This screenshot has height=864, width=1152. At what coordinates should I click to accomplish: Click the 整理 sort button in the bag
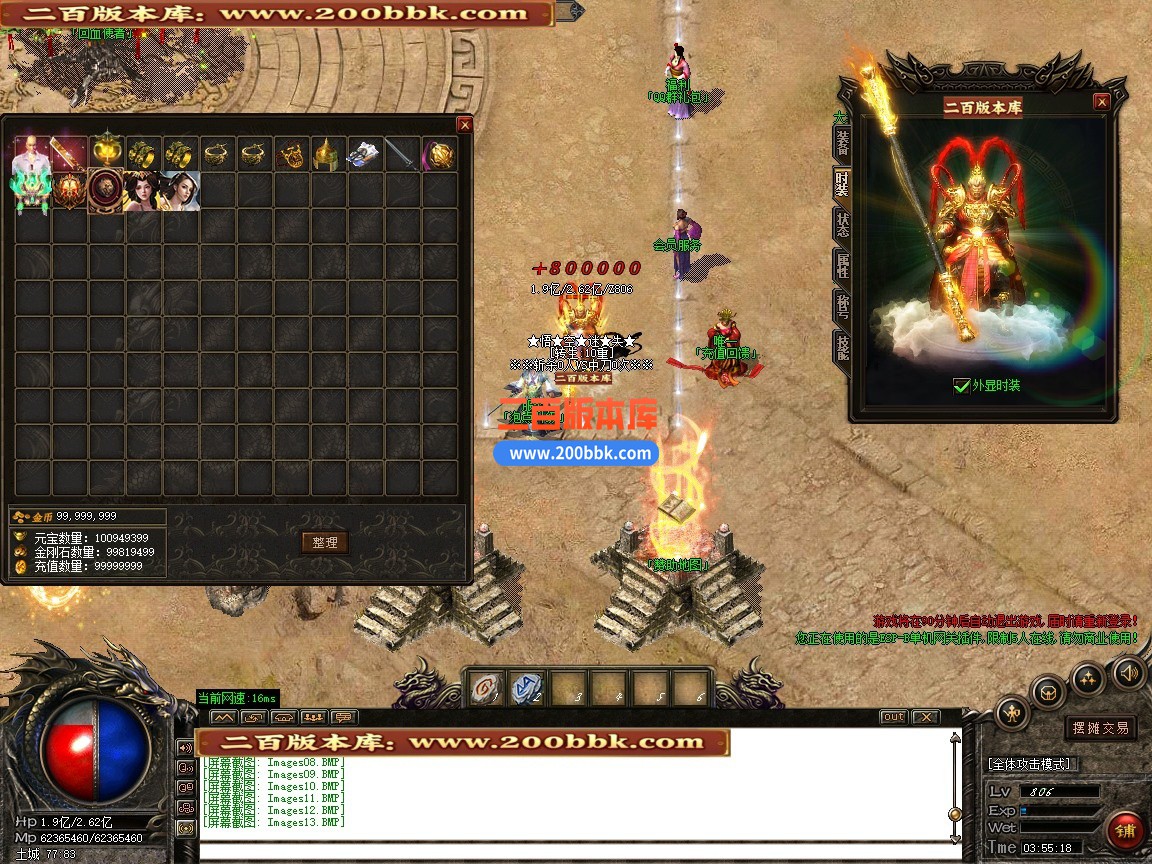click(x=325, y=542)
